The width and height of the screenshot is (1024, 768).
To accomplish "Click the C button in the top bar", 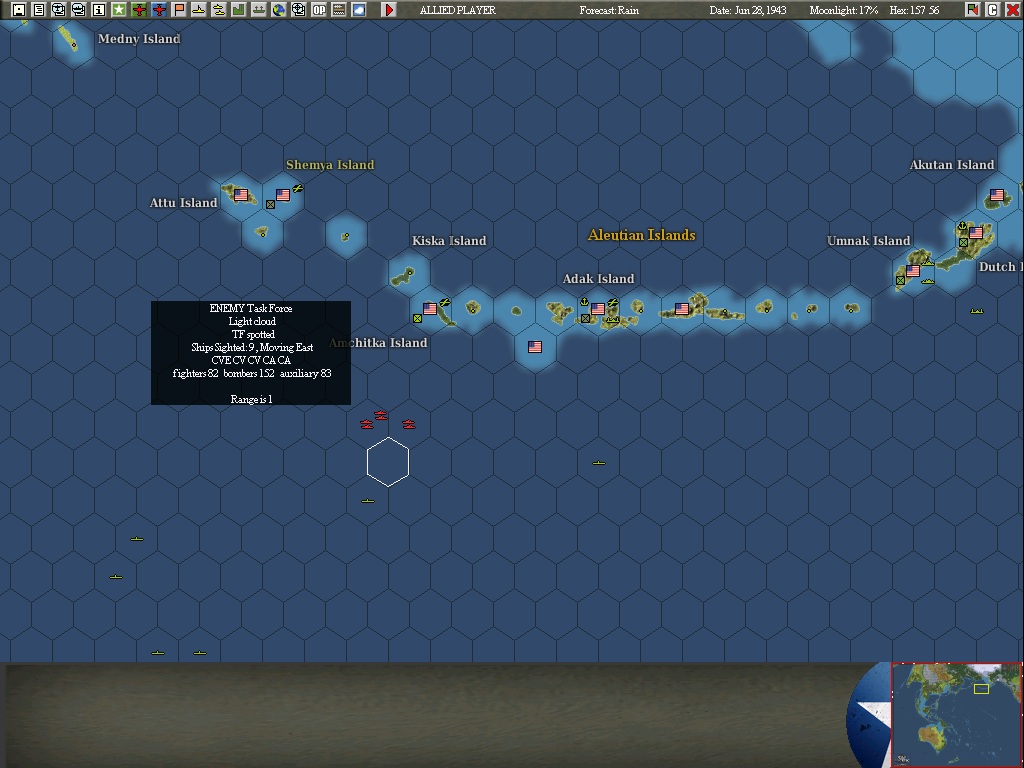I will tap(993, 10).
